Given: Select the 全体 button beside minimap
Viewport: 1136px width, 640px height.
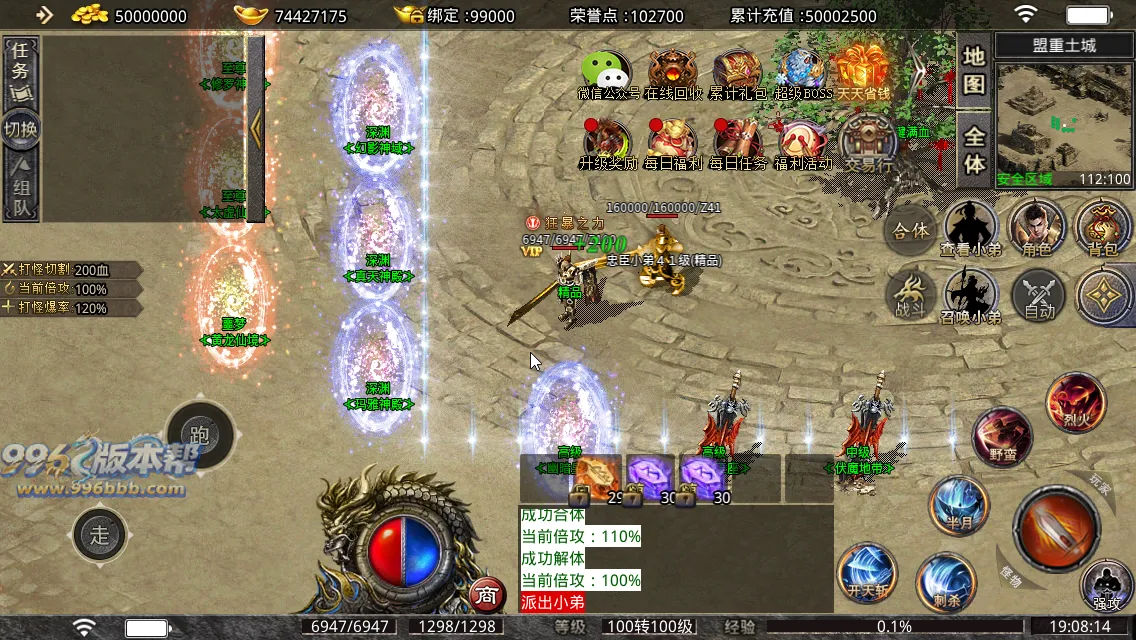Looking at the screenshot, I should pos(974,150).
